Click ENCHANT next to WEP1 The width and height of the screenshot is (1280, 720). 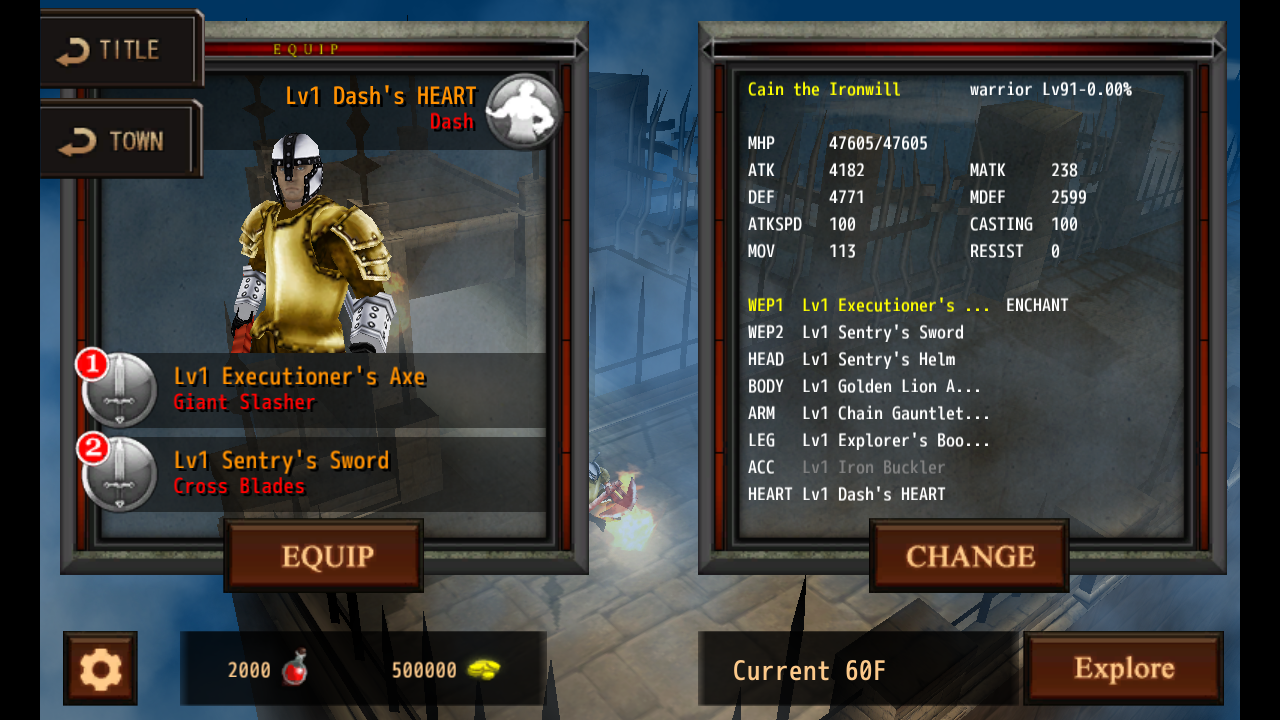[1037, 305]
